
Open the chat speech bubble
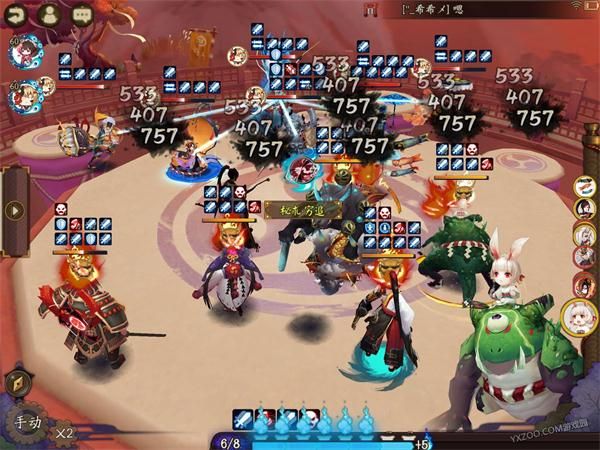(x=82, y=15)
